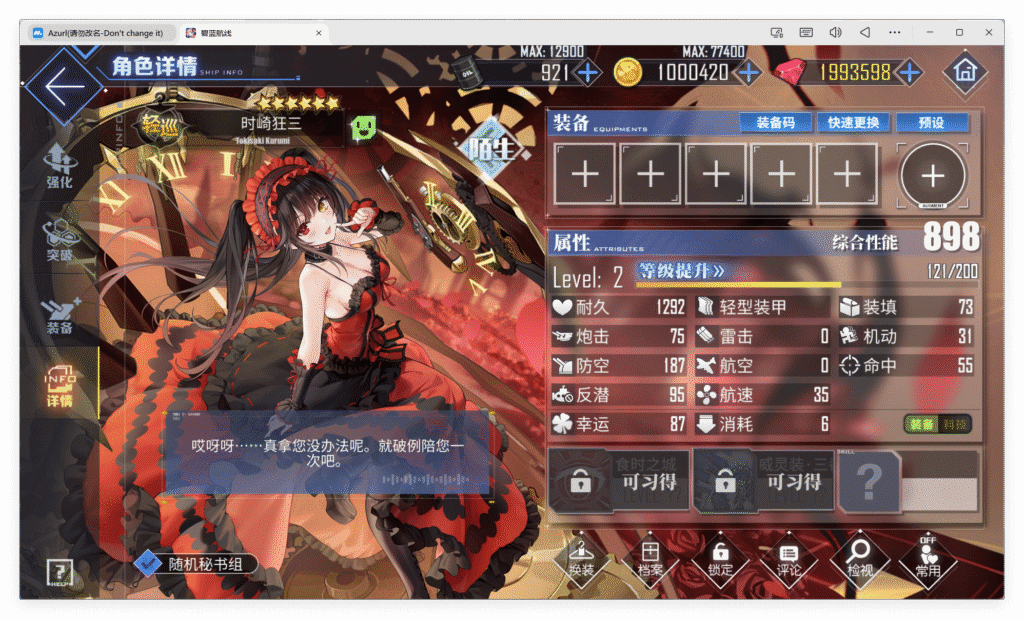Select the circular augment slot
Image resolution: width=1024 pixels, height=619 pixels.
click(x=932, y=176)
